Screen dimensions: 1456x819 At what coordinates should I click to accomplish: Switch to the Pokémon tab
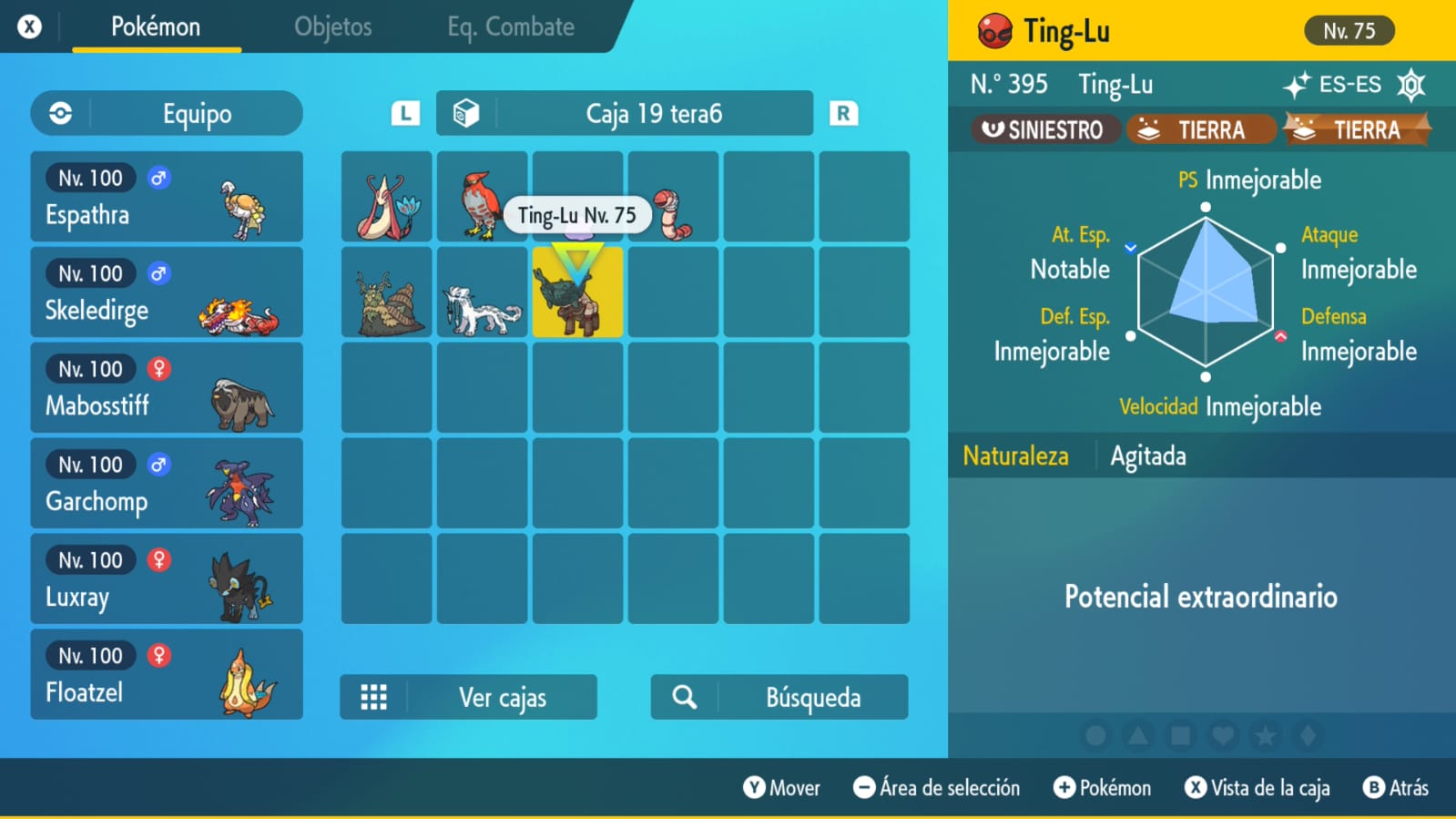tap(156, 27)
